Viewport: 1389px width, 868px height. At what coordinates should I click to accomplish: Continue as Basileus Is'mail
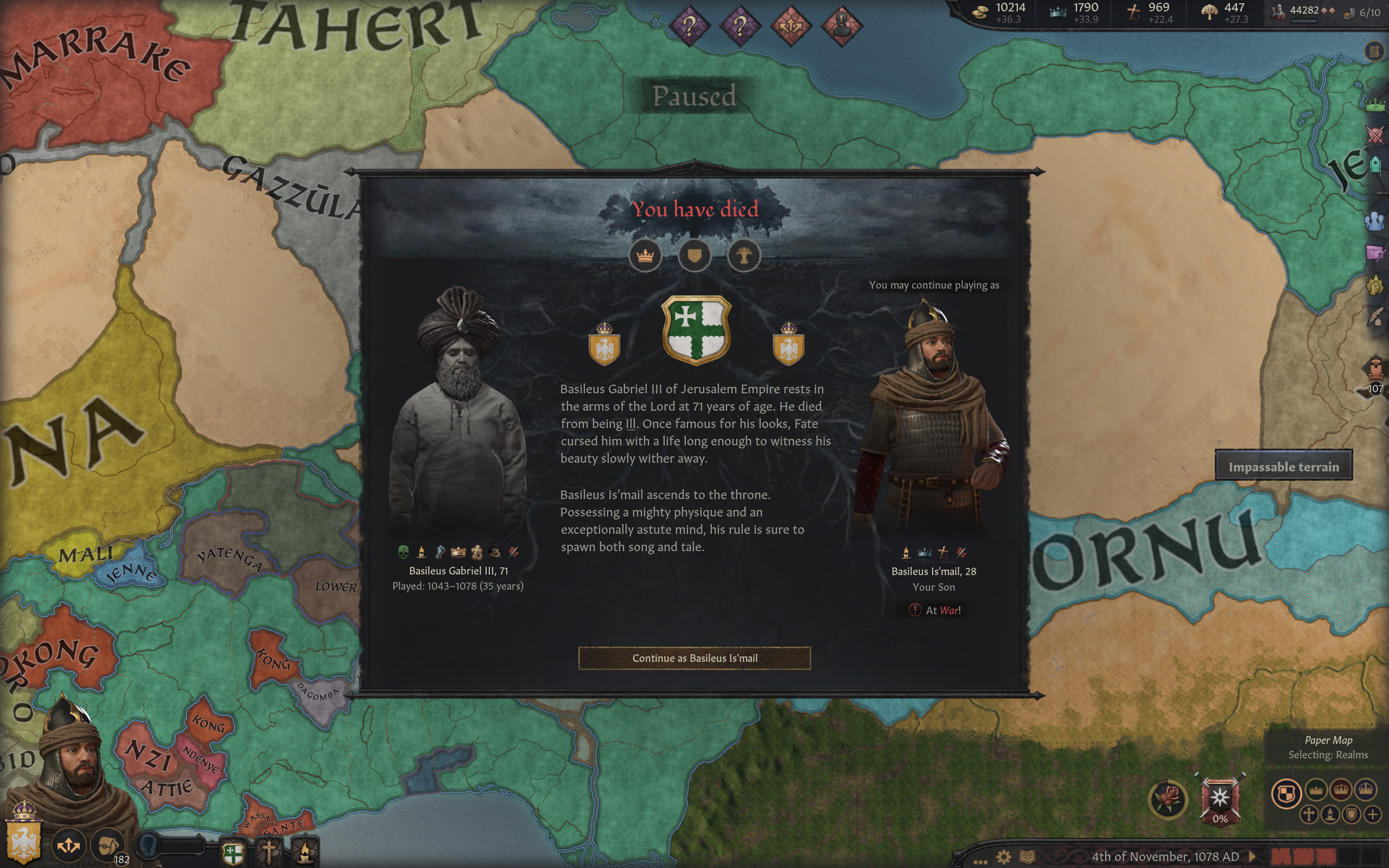pos(694,658)
